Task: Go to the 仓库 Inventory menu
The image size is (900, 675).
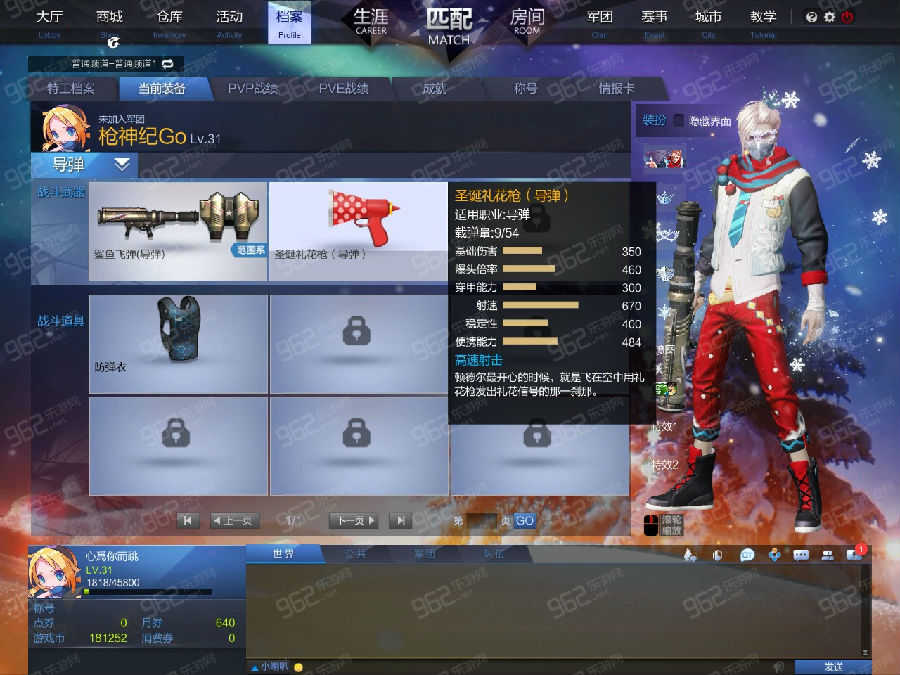Action: tap(169, 21)
